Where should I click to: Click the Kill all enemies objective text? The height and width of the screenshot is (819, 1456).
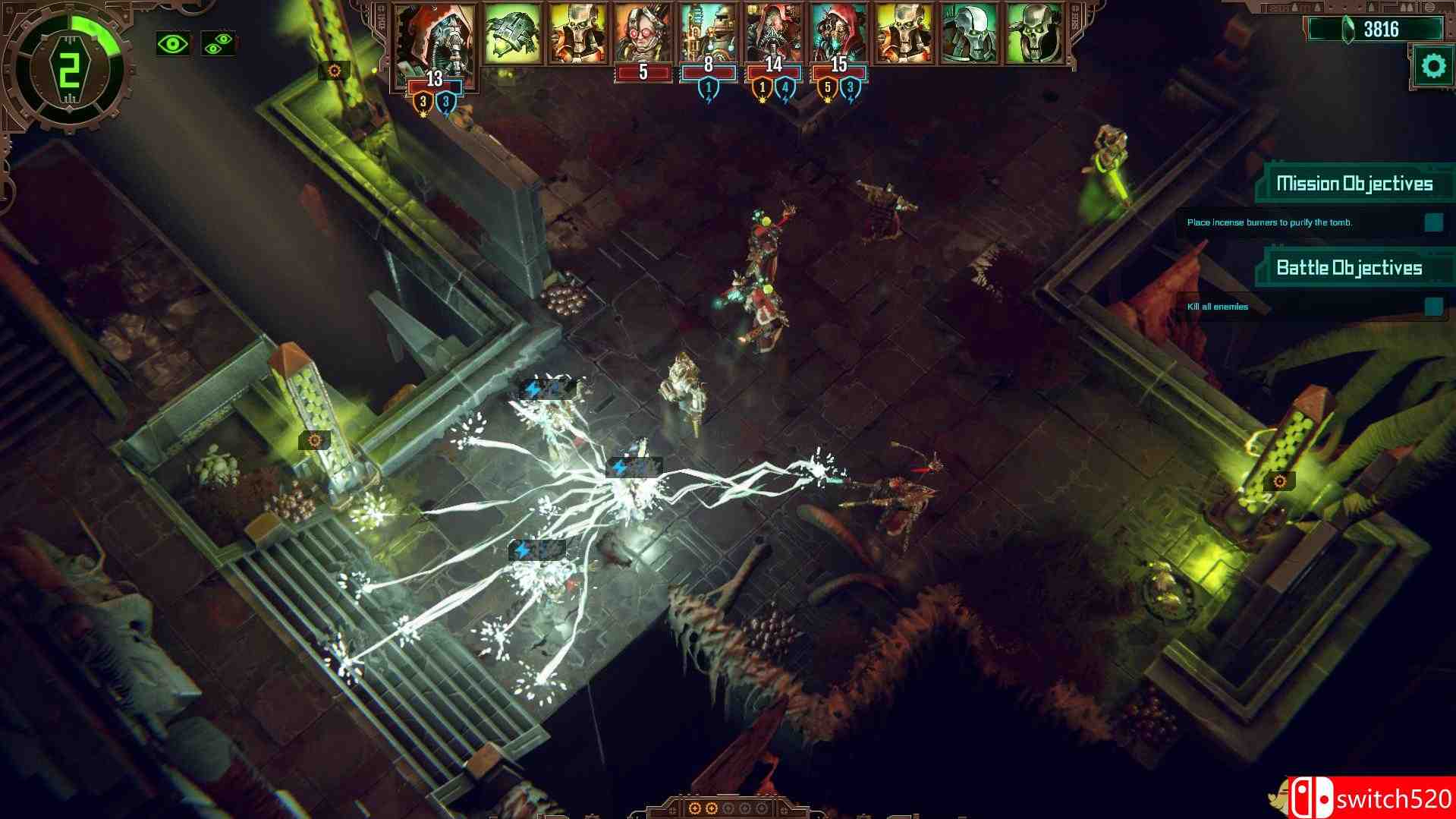[x=1217, y=307]
